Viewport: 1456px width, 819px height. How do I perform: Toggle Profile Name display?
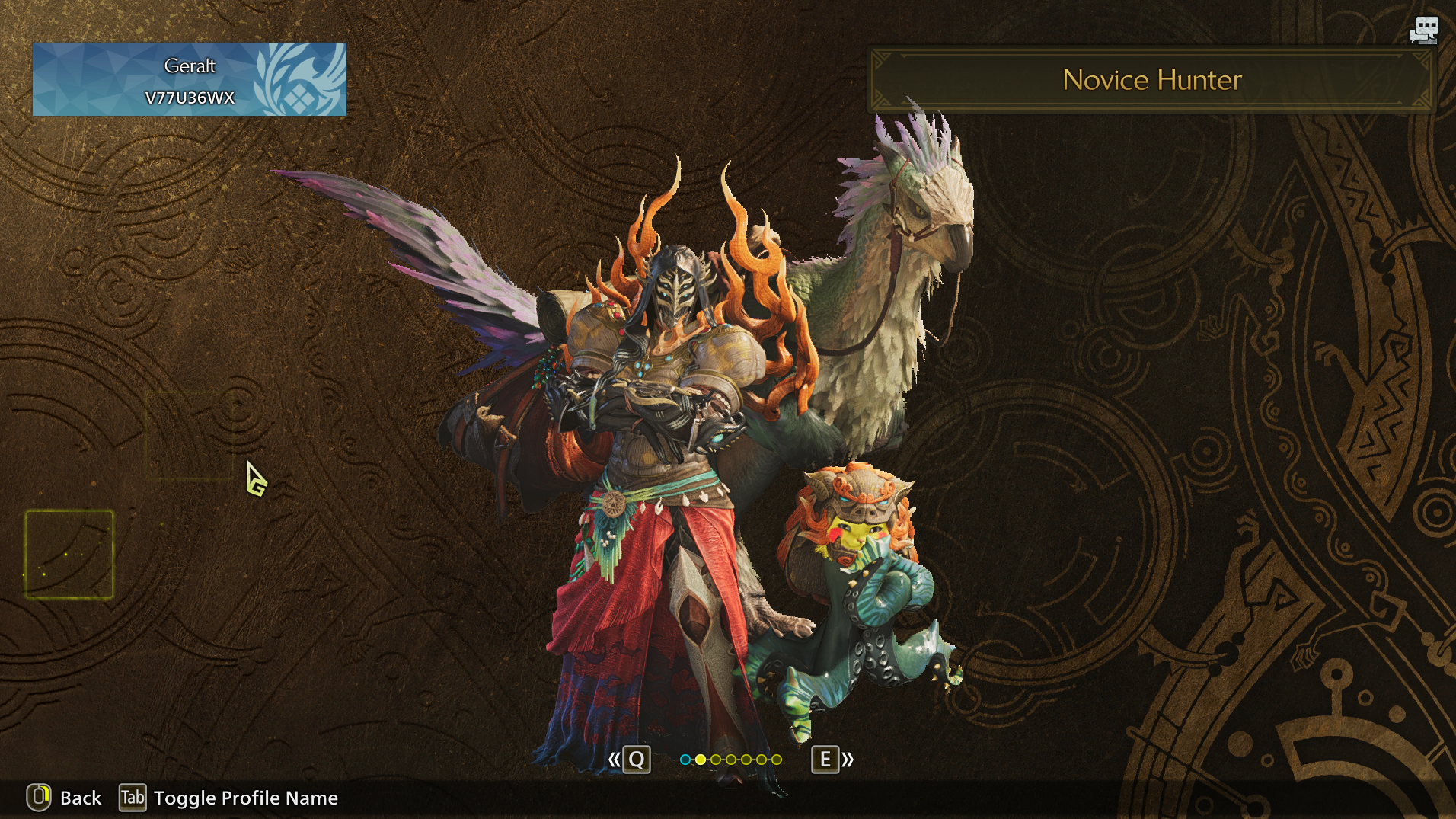[x=228, y=798]
